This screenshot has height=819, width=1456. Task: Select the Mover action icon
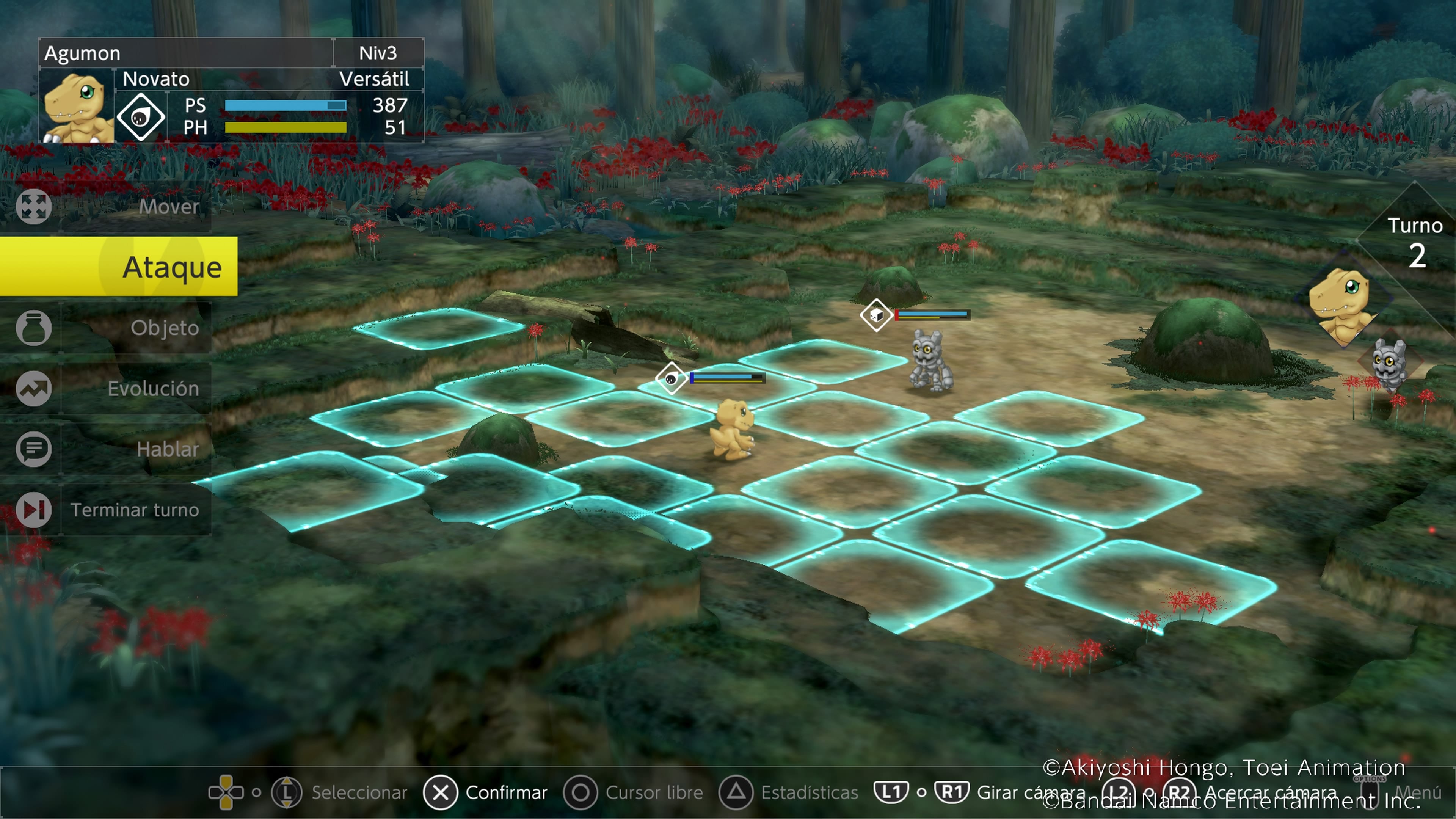click(x=34, y=206)
